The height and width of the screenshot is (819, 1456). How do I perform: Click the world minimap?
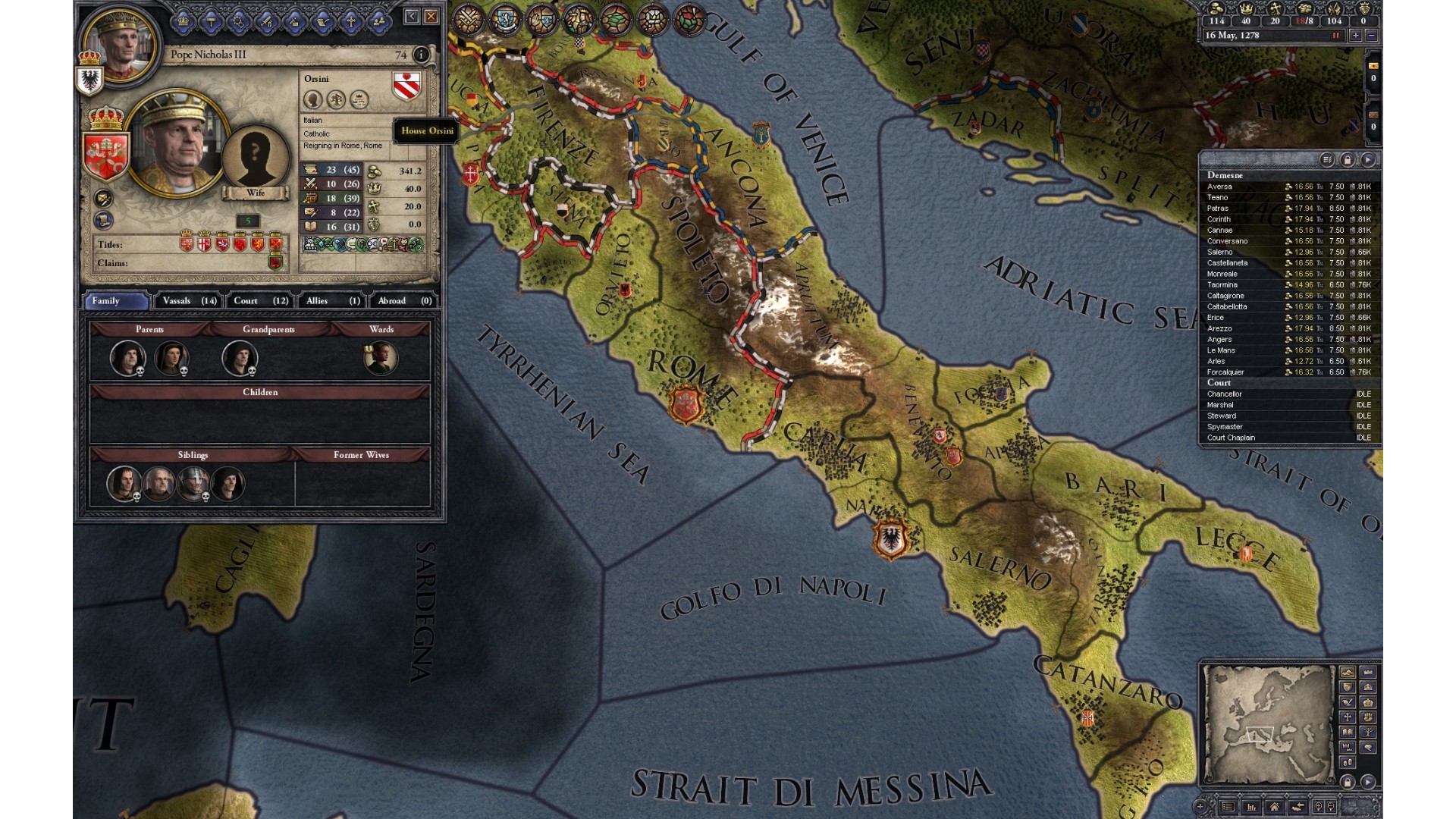point(1268,724)
